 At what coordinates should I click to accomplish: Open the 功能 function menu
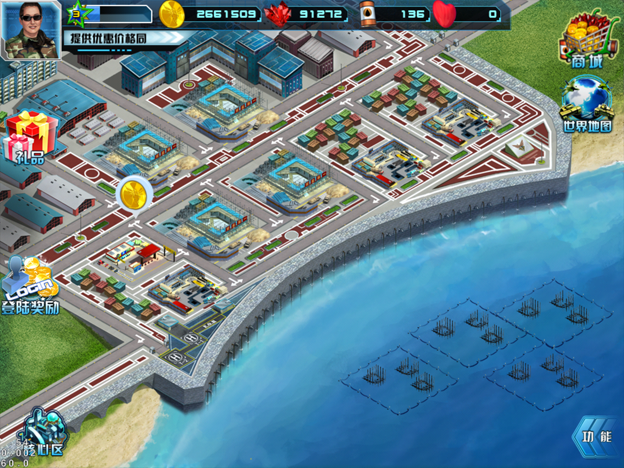pyautogui.click(x=594, y=437)
